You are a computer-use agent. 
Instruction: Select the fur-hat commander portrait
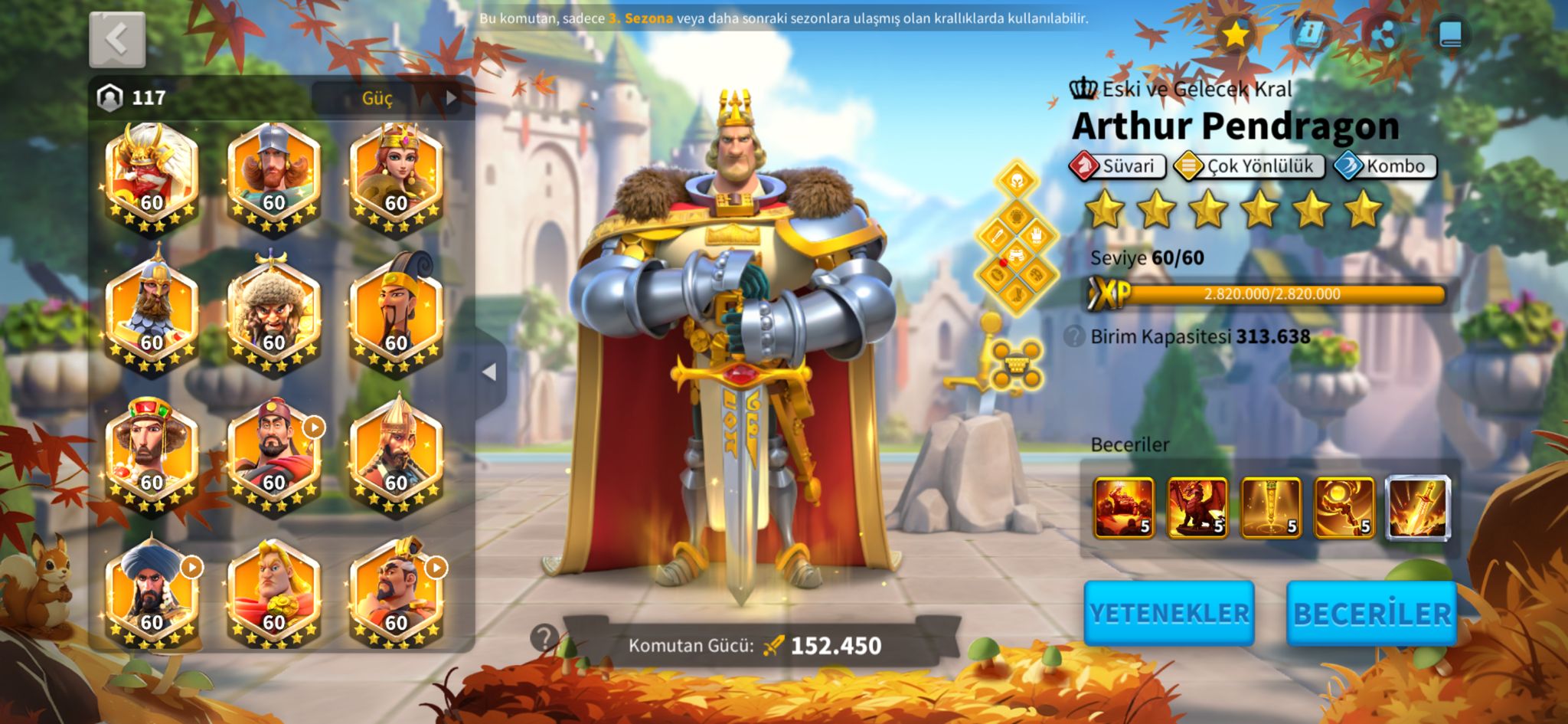point(273,316)
